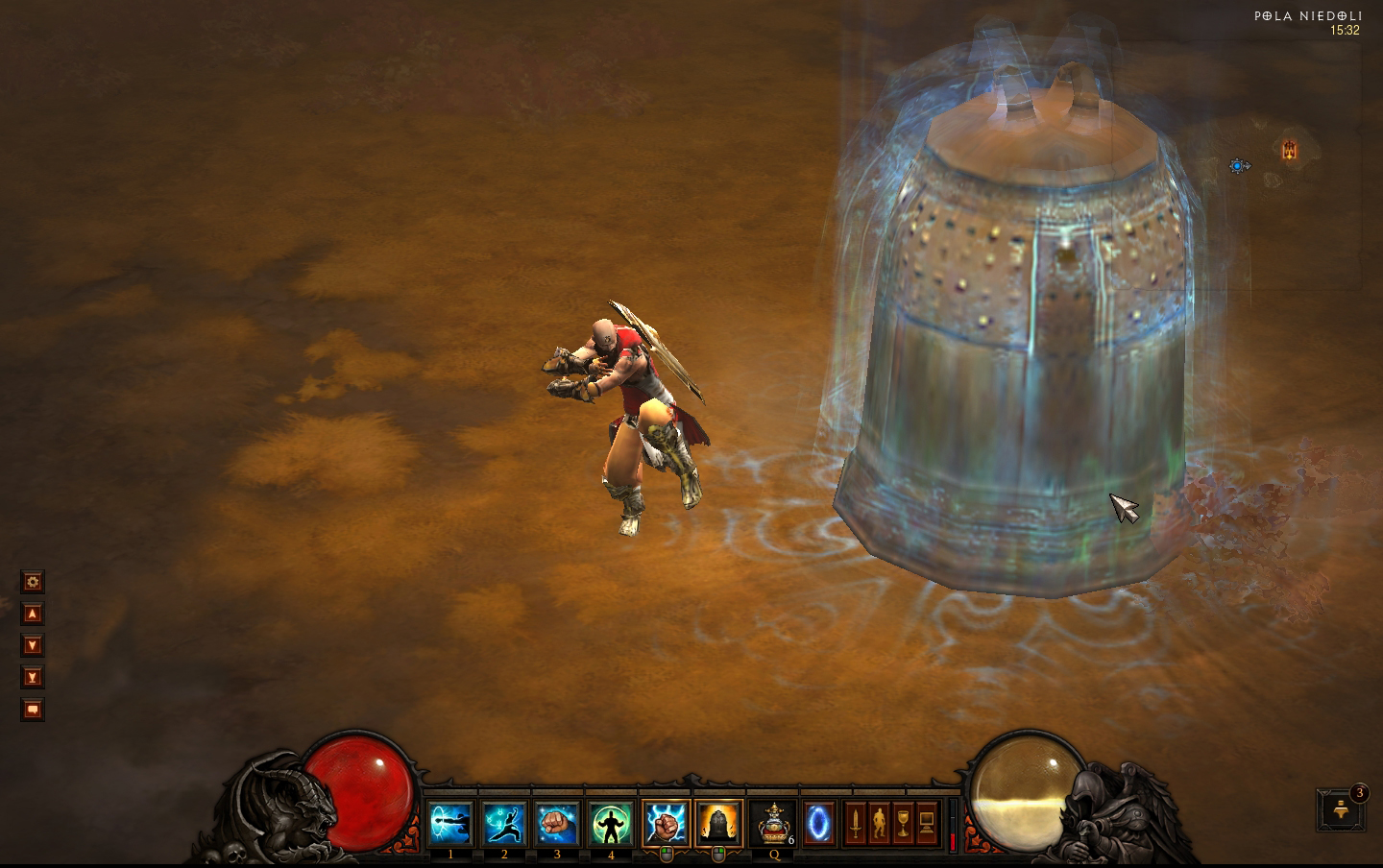Open the chalice quest log button
Viewport: 1383px width, 868px height.
pos(902,824)
